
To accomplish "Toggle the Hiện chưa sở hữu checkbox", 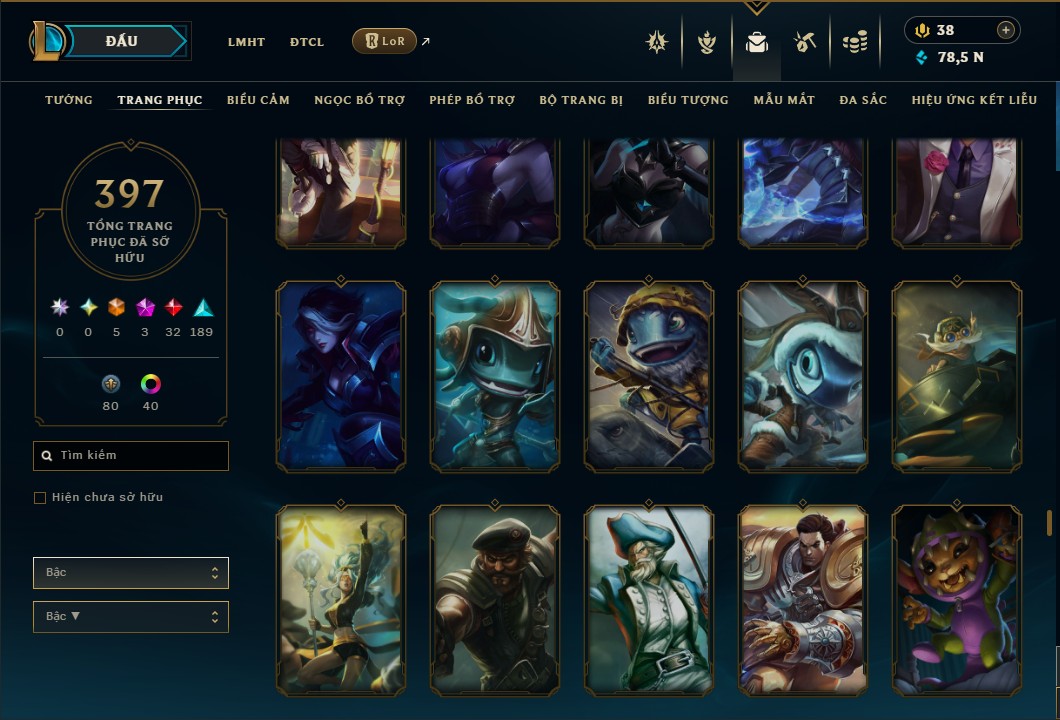I will pyautogui.click(x=40, y=498).
